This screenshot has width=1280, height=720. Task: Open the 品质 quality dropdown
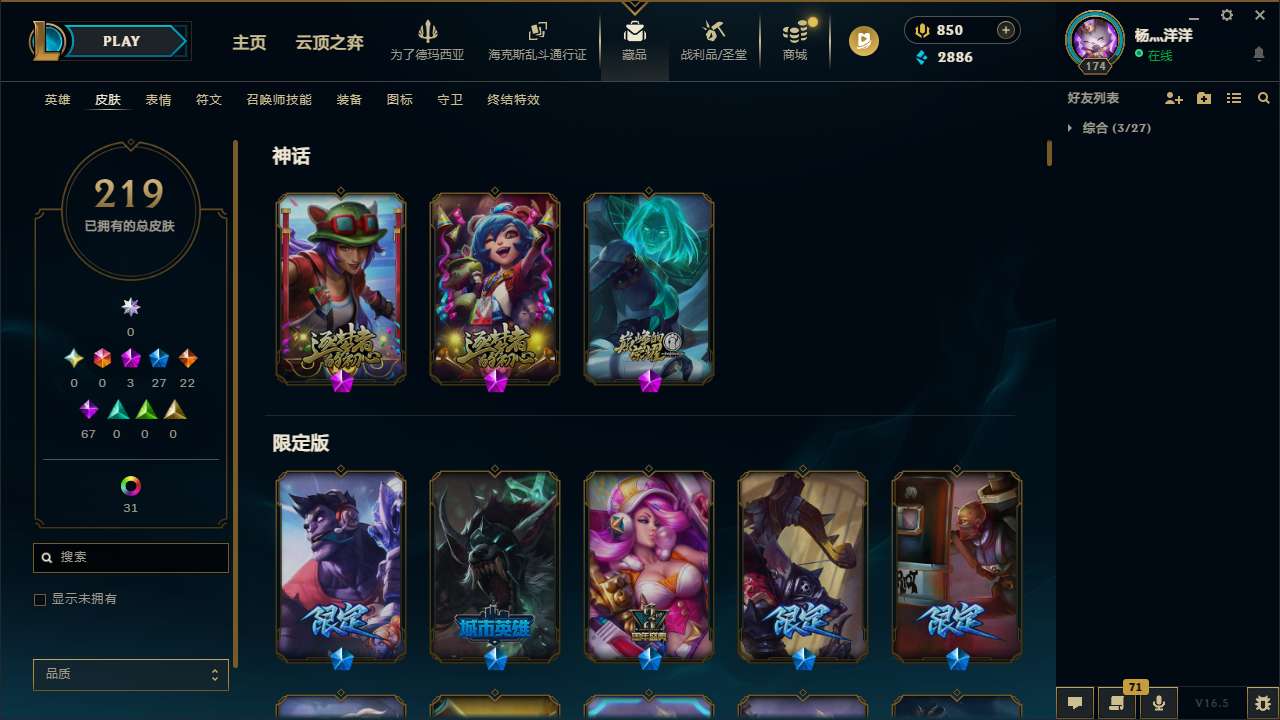click(130, 674)
